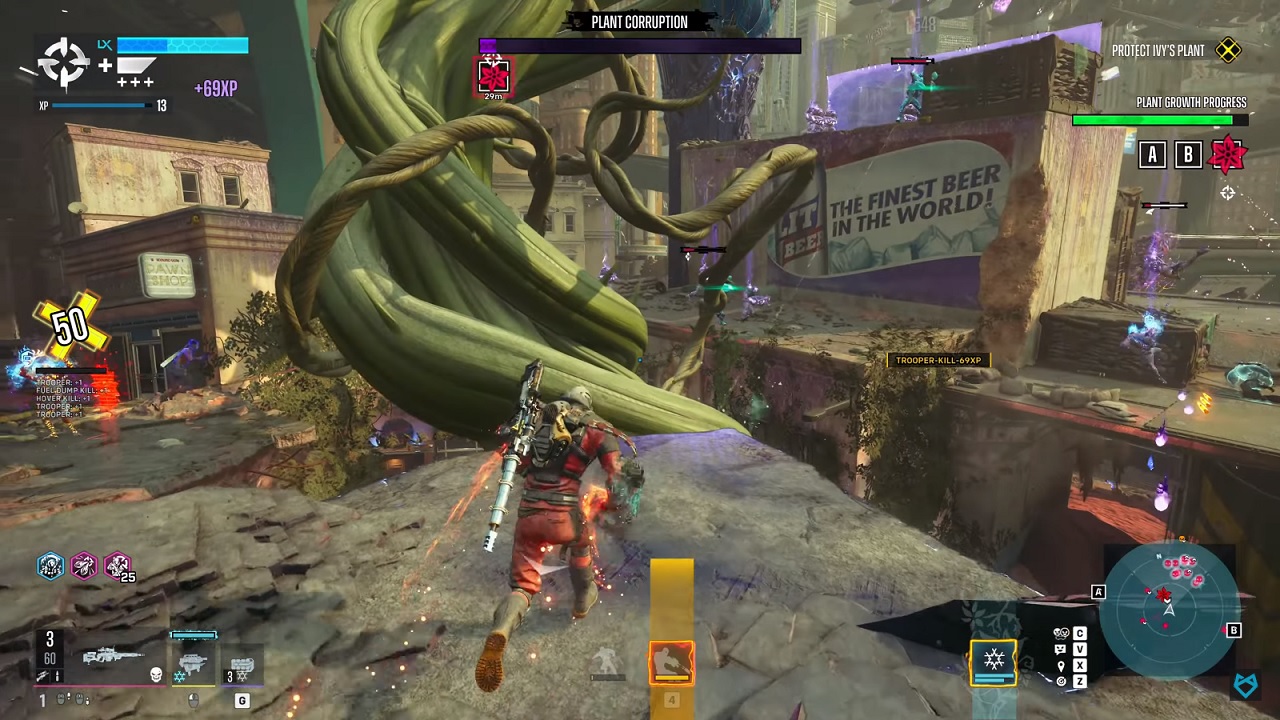The height and width of the screenshot is (720, 1280).
Task: Open the emote speech-bubble icon
Action: pos(1061,649)
